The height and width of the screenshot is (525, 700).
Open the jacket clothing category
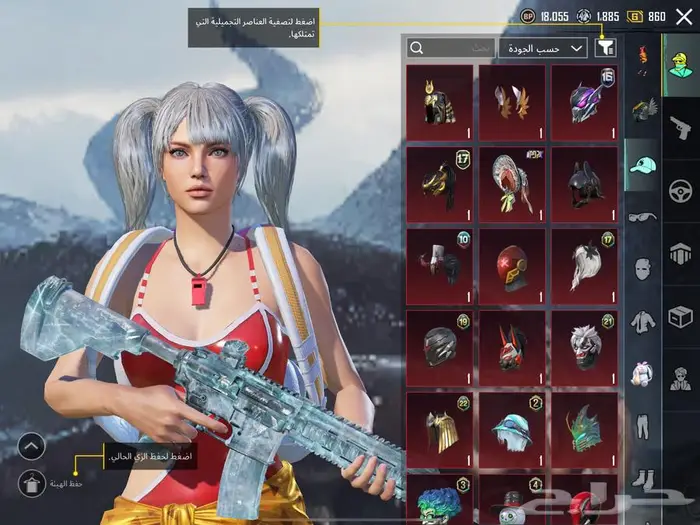pos(643,322)
